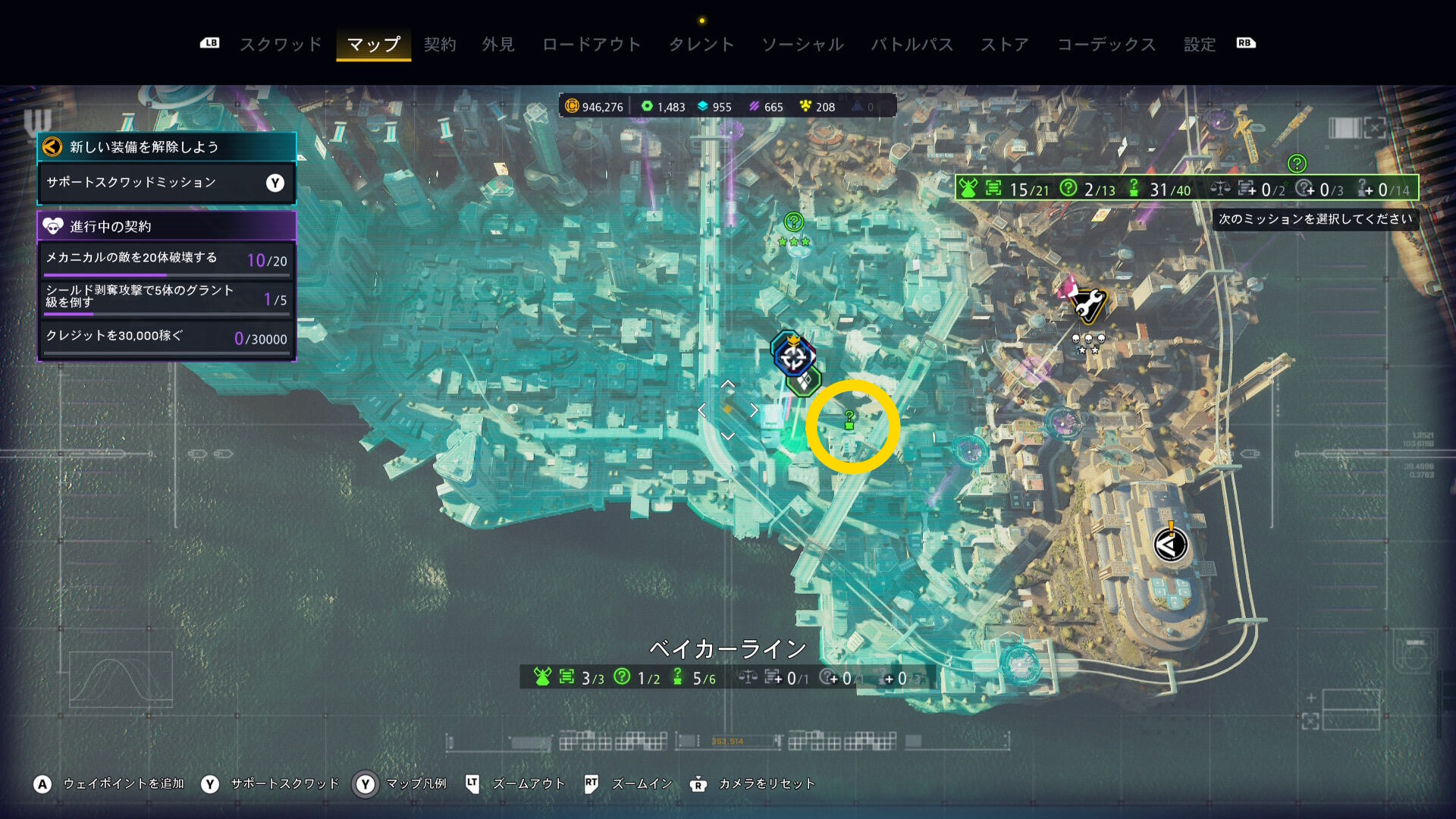
Task: Open the 進行中の契約 panel header
Action: 166,226
